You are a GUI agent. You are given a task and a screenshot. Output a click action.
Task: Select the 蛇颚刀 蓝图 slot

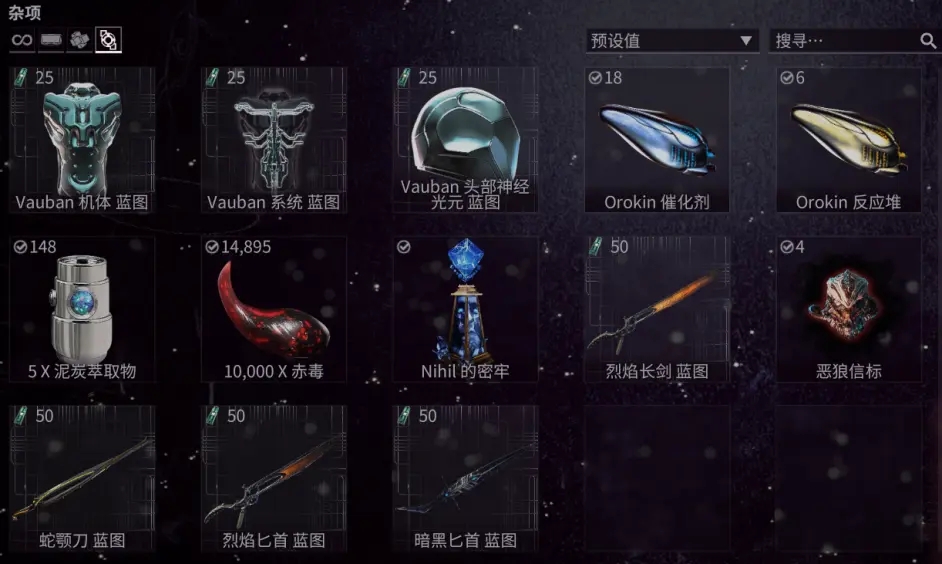click(82, 478)
